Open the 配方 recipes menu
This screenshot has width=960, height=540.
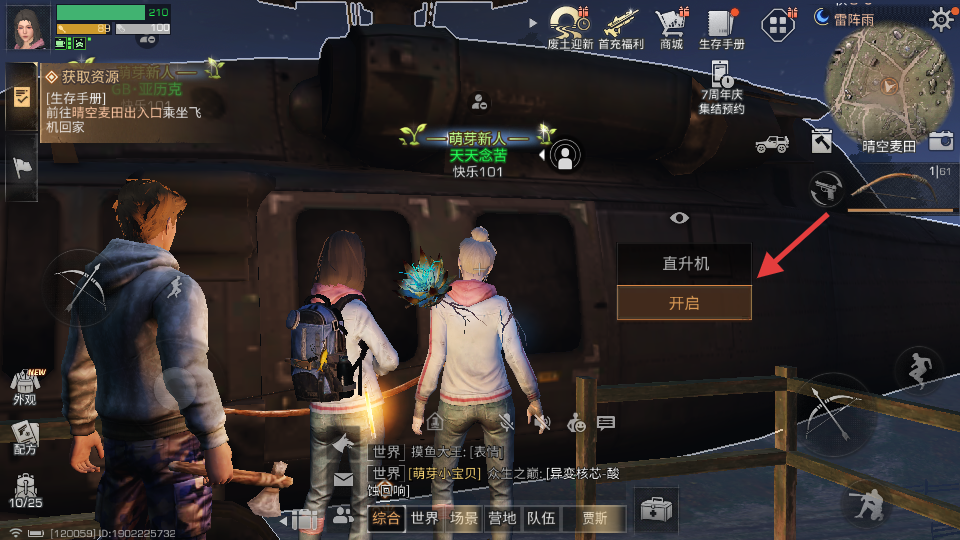pos(25,436)
